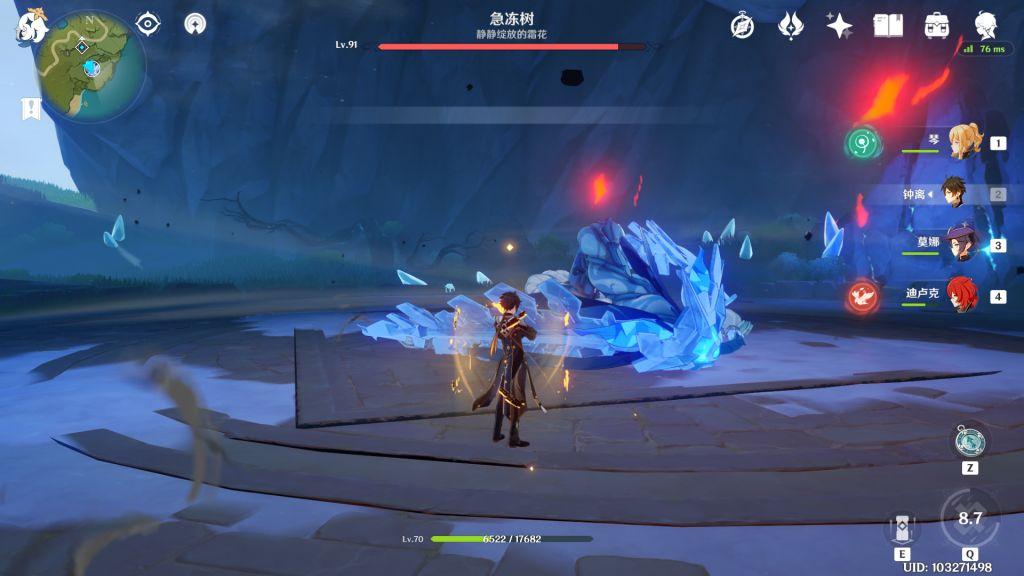Switch to party member 莫娜

coord(963,245)
